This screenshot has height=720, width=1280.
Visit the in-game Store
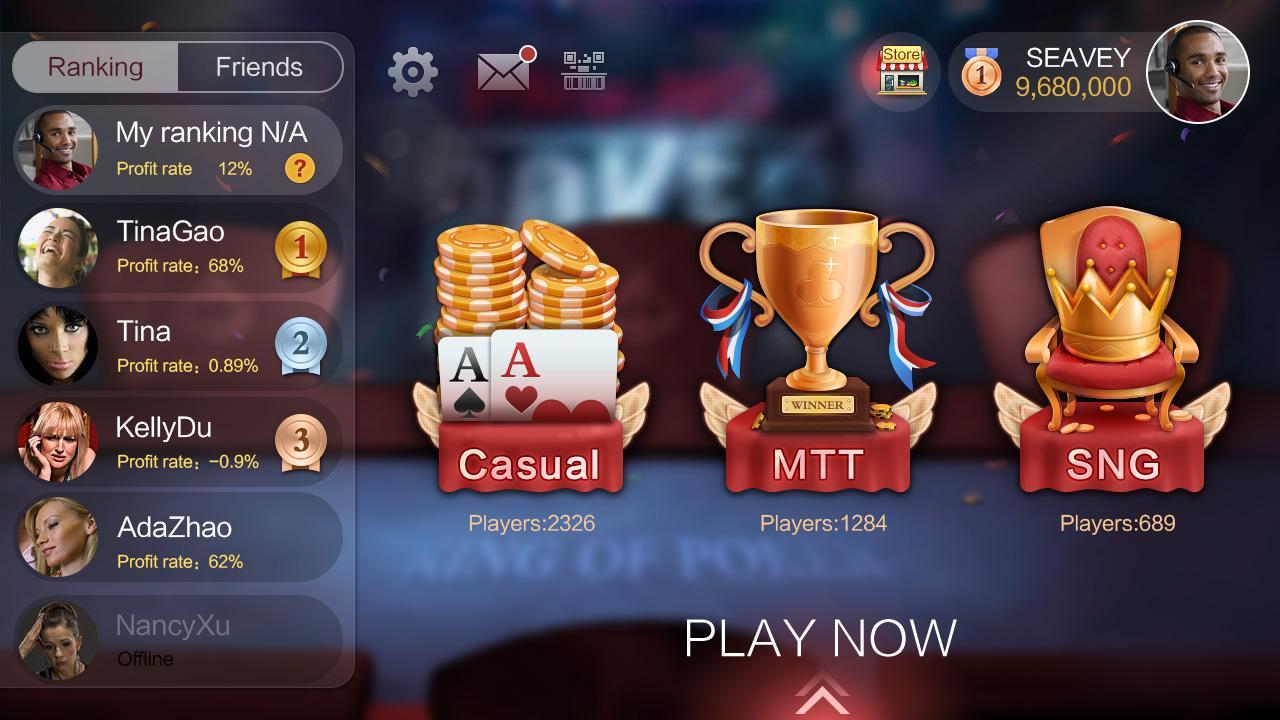pyautogui.click(x=899, y=70)
